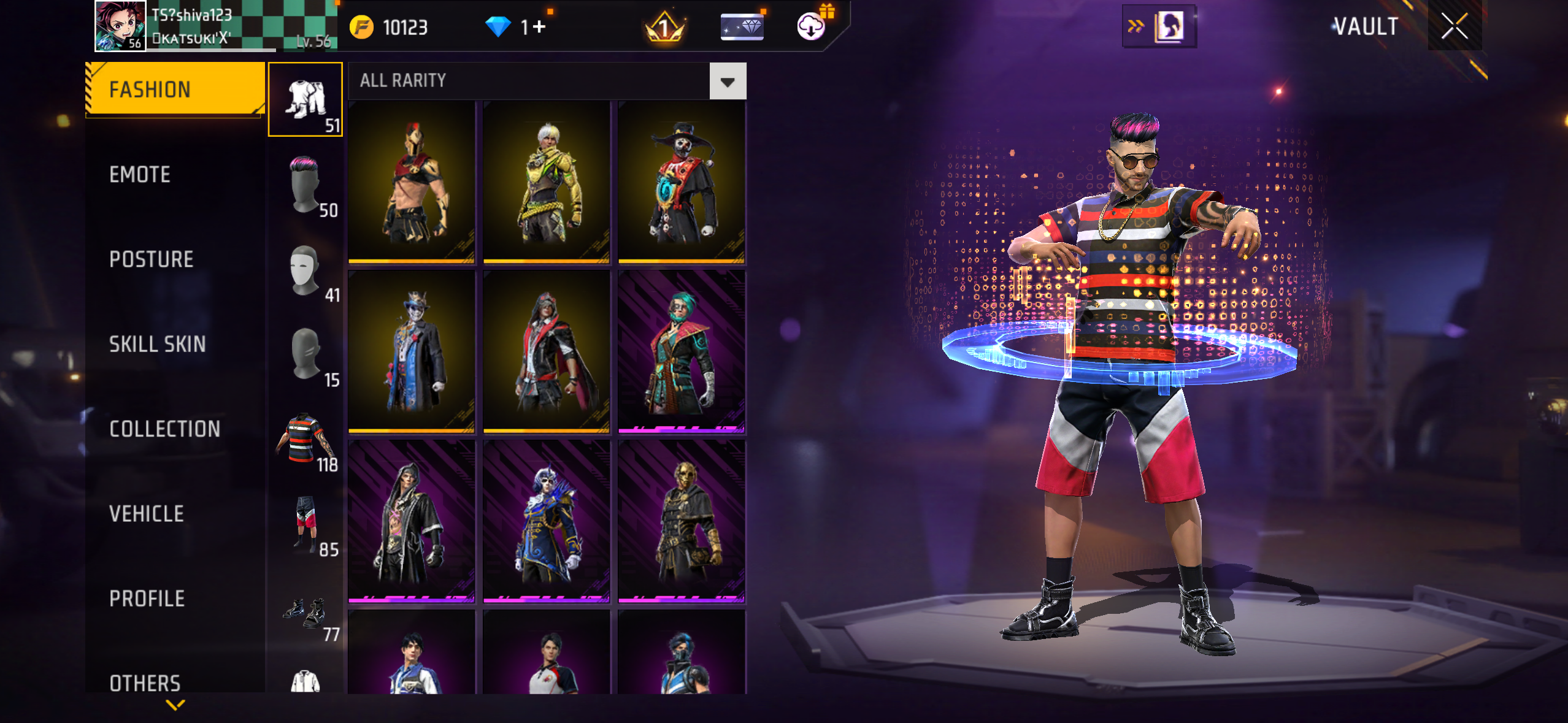Open the Collection section

coord(164,429)
